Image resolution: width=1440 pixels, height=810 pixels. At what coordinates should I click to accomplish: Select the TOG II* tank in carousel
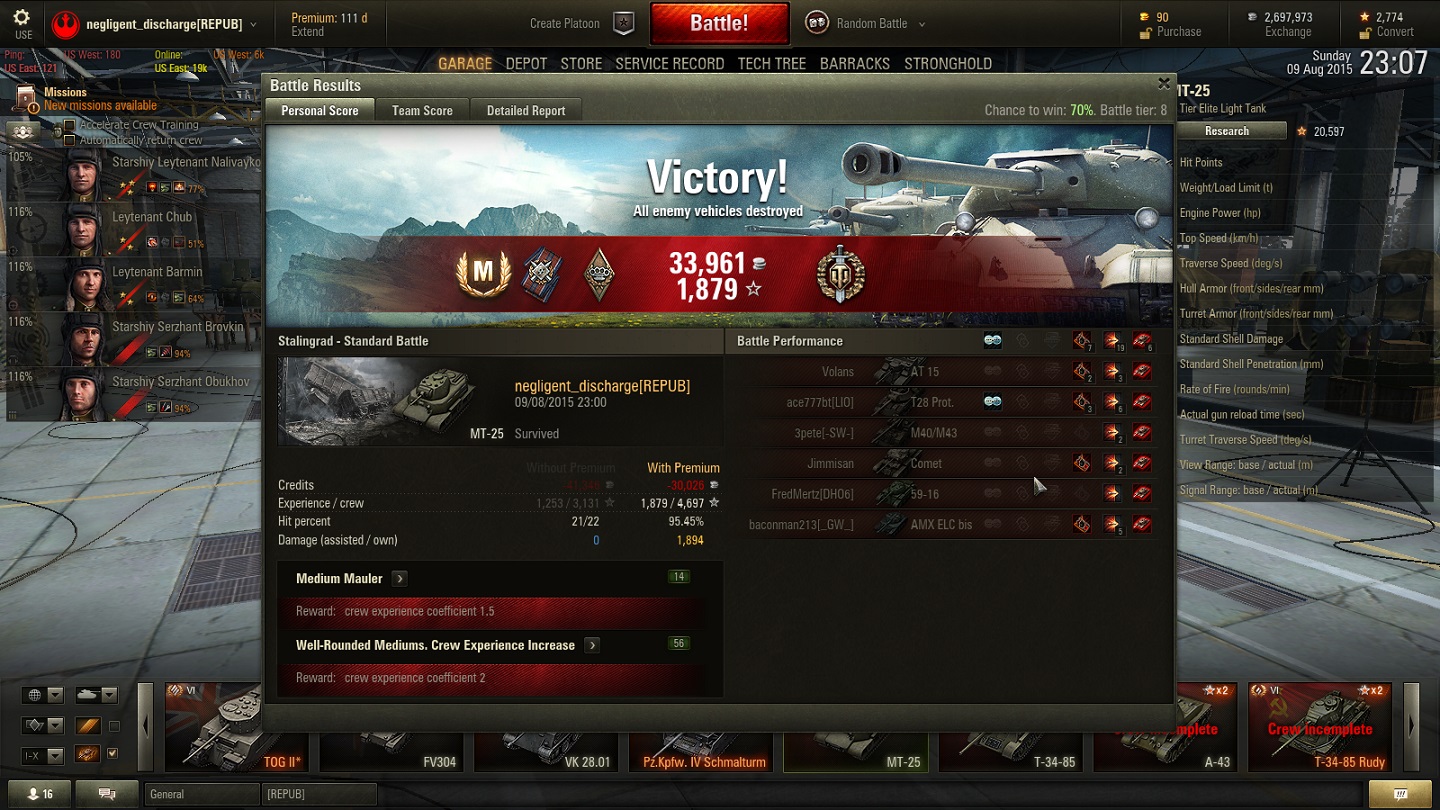tap(213, 727)
